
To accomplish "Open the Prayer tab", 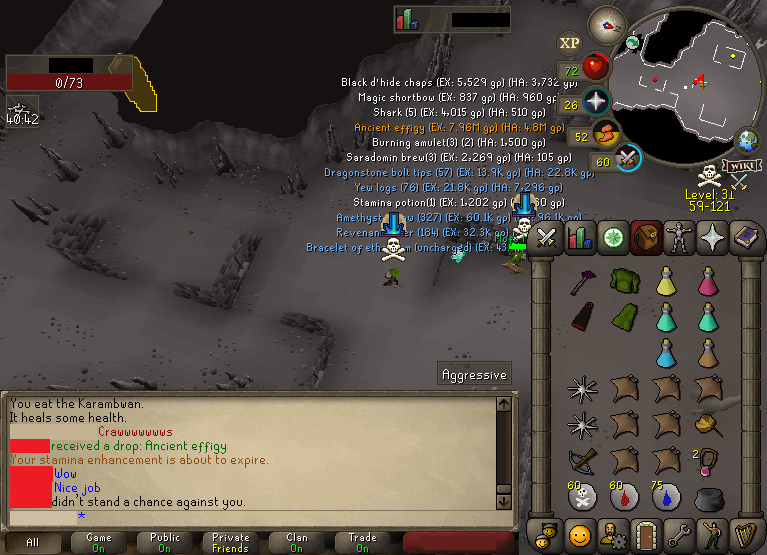I will click(712, 238).
